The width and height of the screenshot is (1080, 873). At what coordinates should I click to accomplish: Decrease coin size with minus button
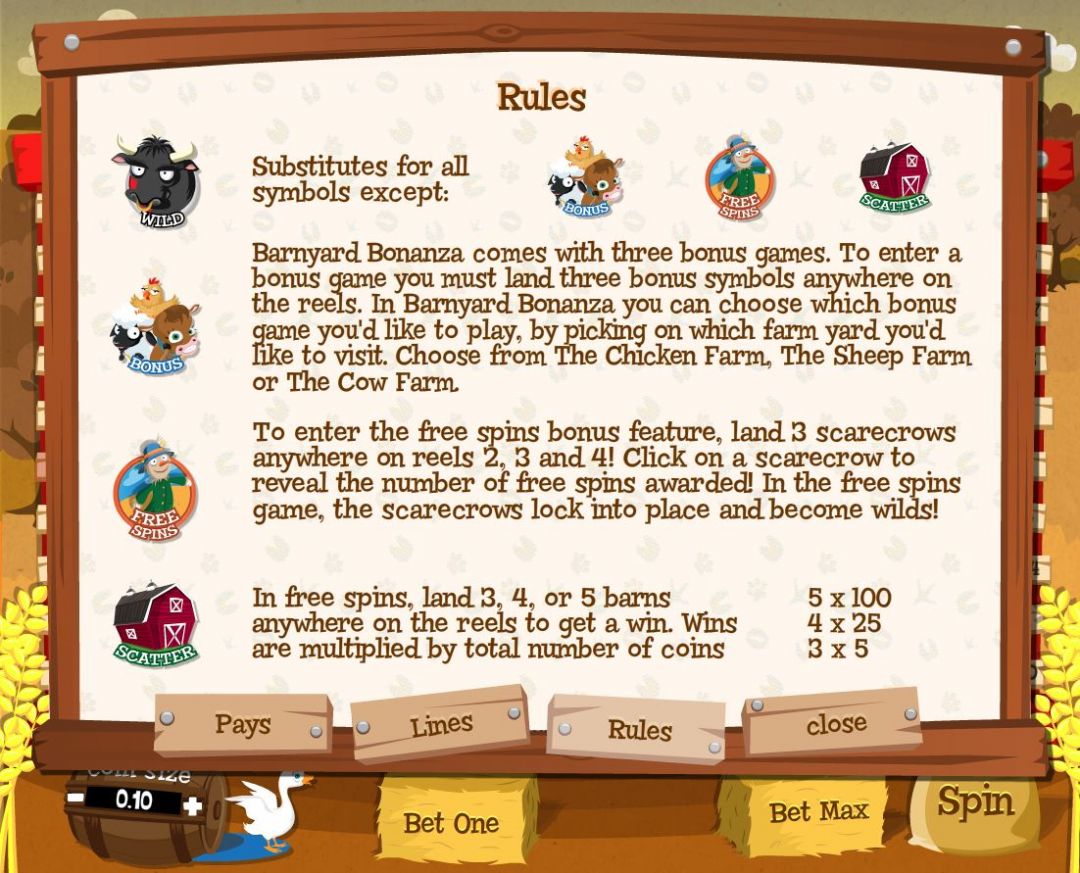tap(76, 799)
